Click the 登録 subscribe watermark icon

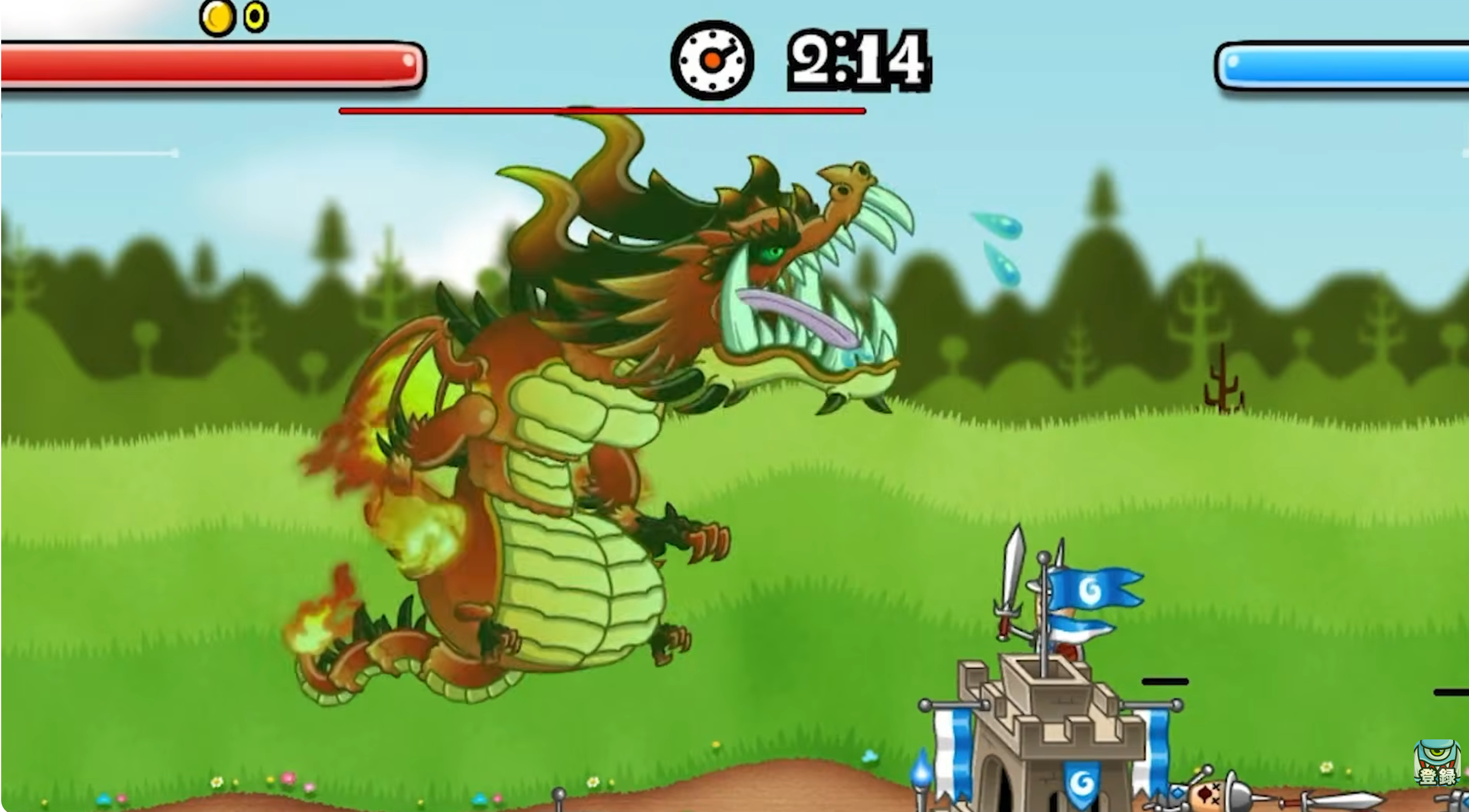[x=1436, y=763]
